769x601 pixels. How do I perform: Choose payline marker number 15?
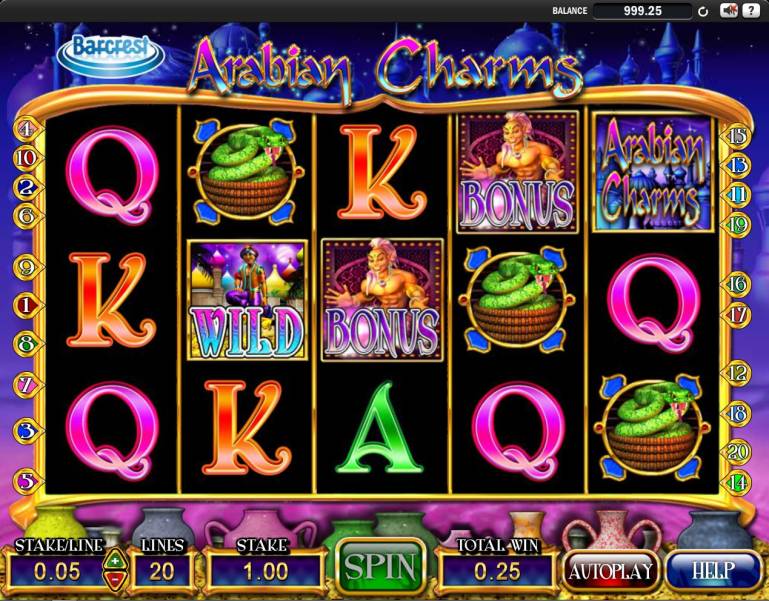click(739, 136)
